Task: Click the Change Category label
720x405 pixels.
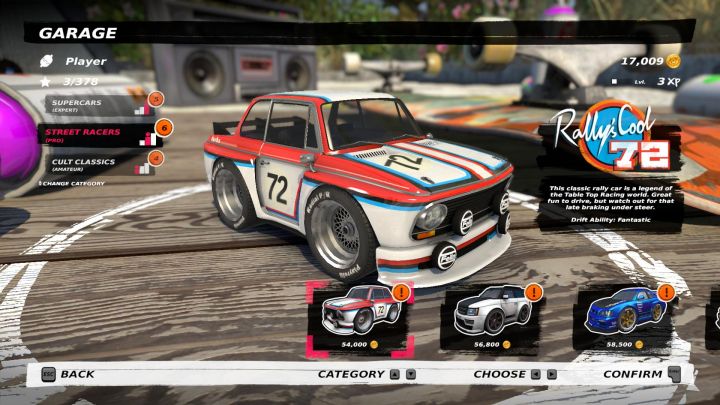Action: pos(71,184)
